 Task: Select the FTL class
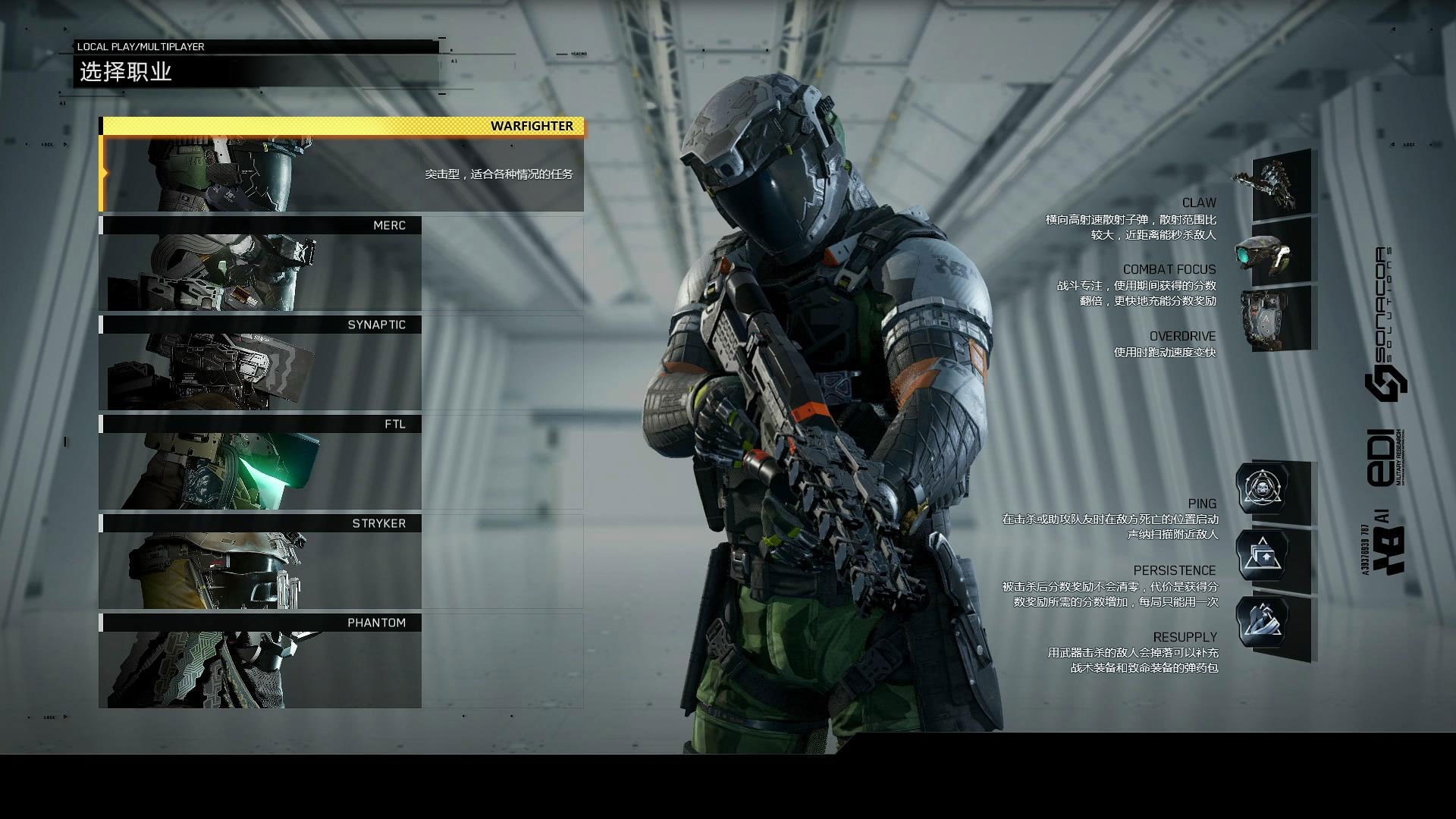pyautogui.click(x=260, y=463)
